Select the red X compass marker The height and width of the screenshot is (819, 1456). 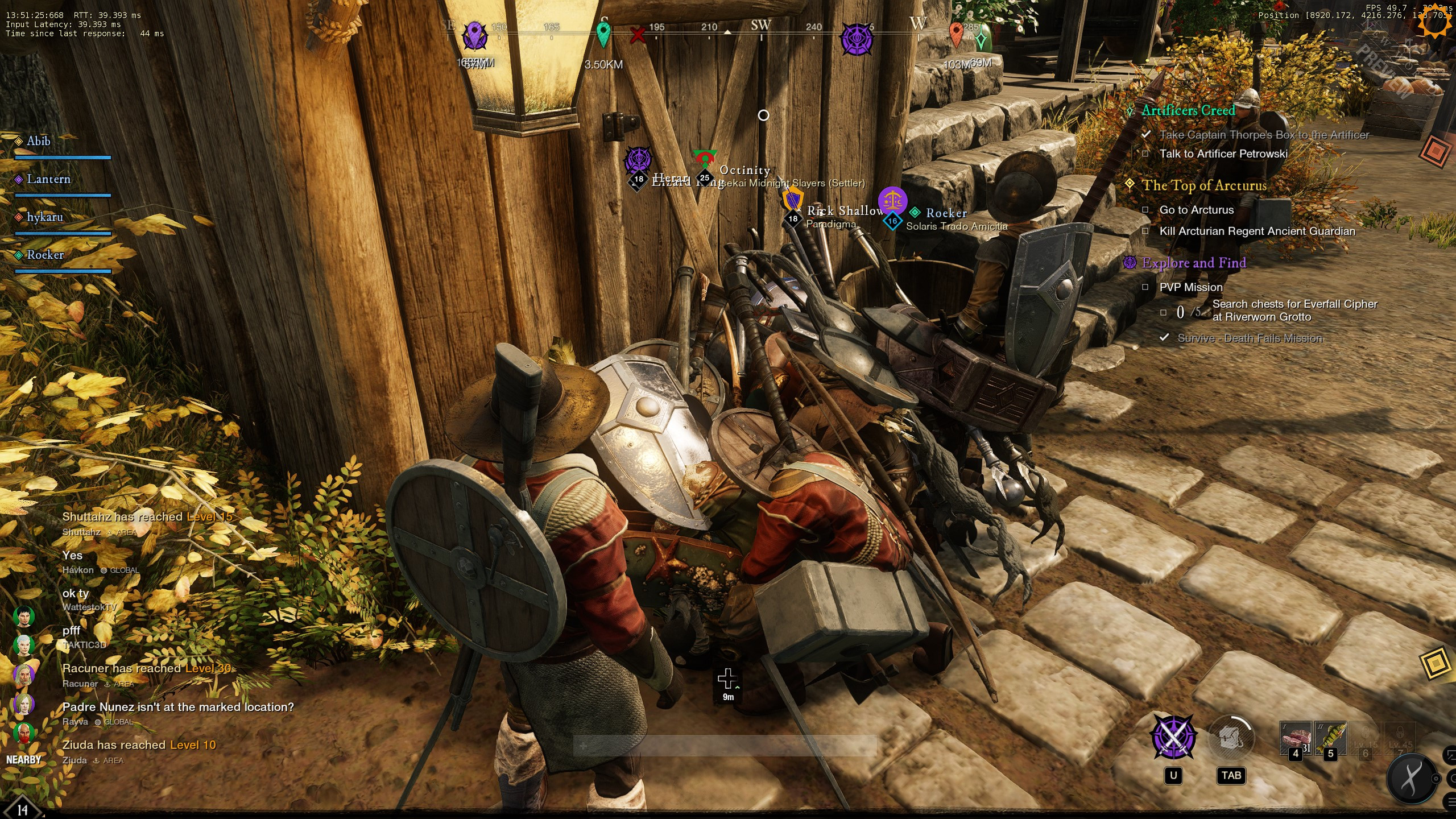638,36
